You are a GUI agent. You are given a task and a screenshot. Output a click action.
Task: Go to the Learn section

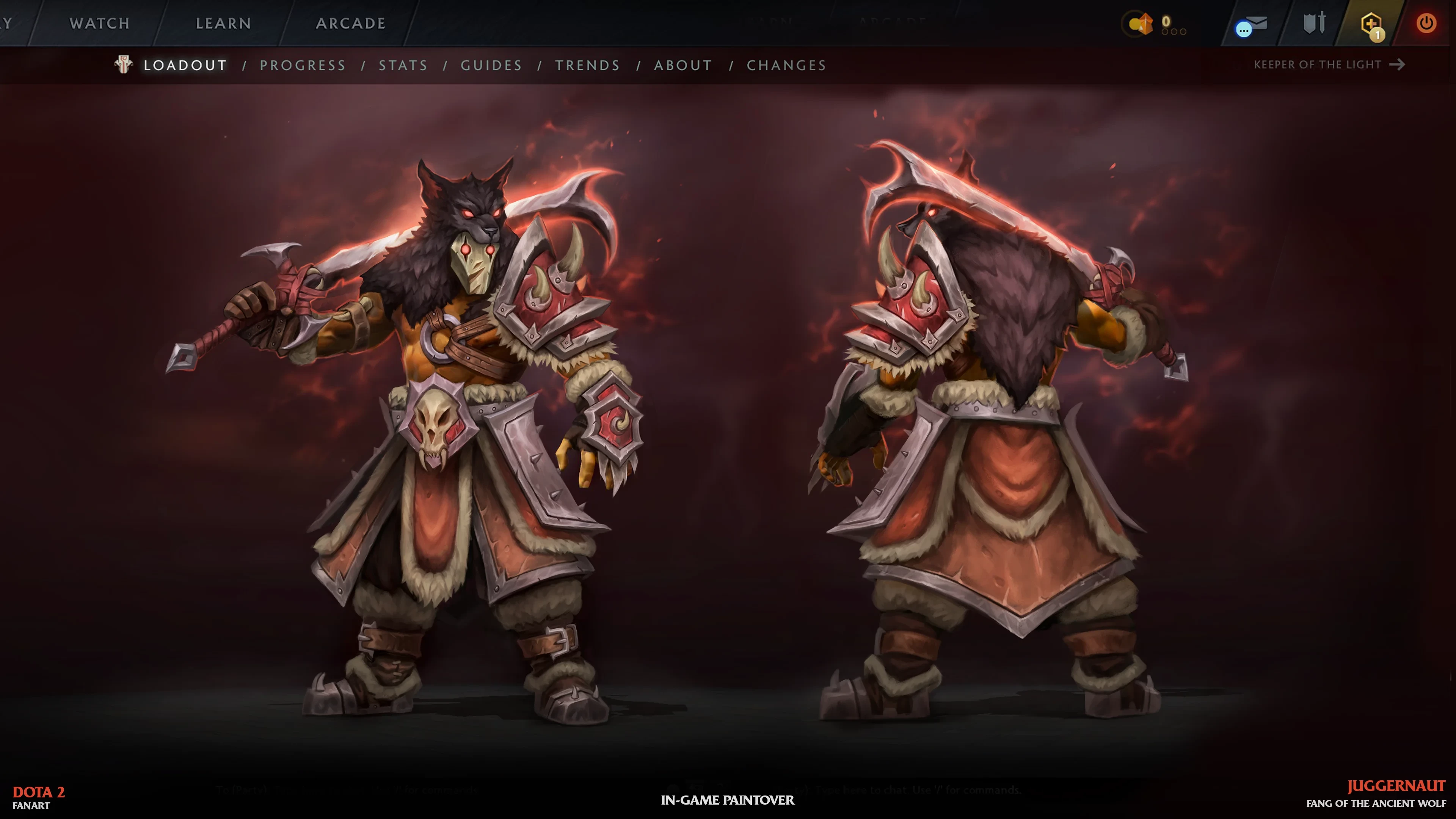point(223,23)
